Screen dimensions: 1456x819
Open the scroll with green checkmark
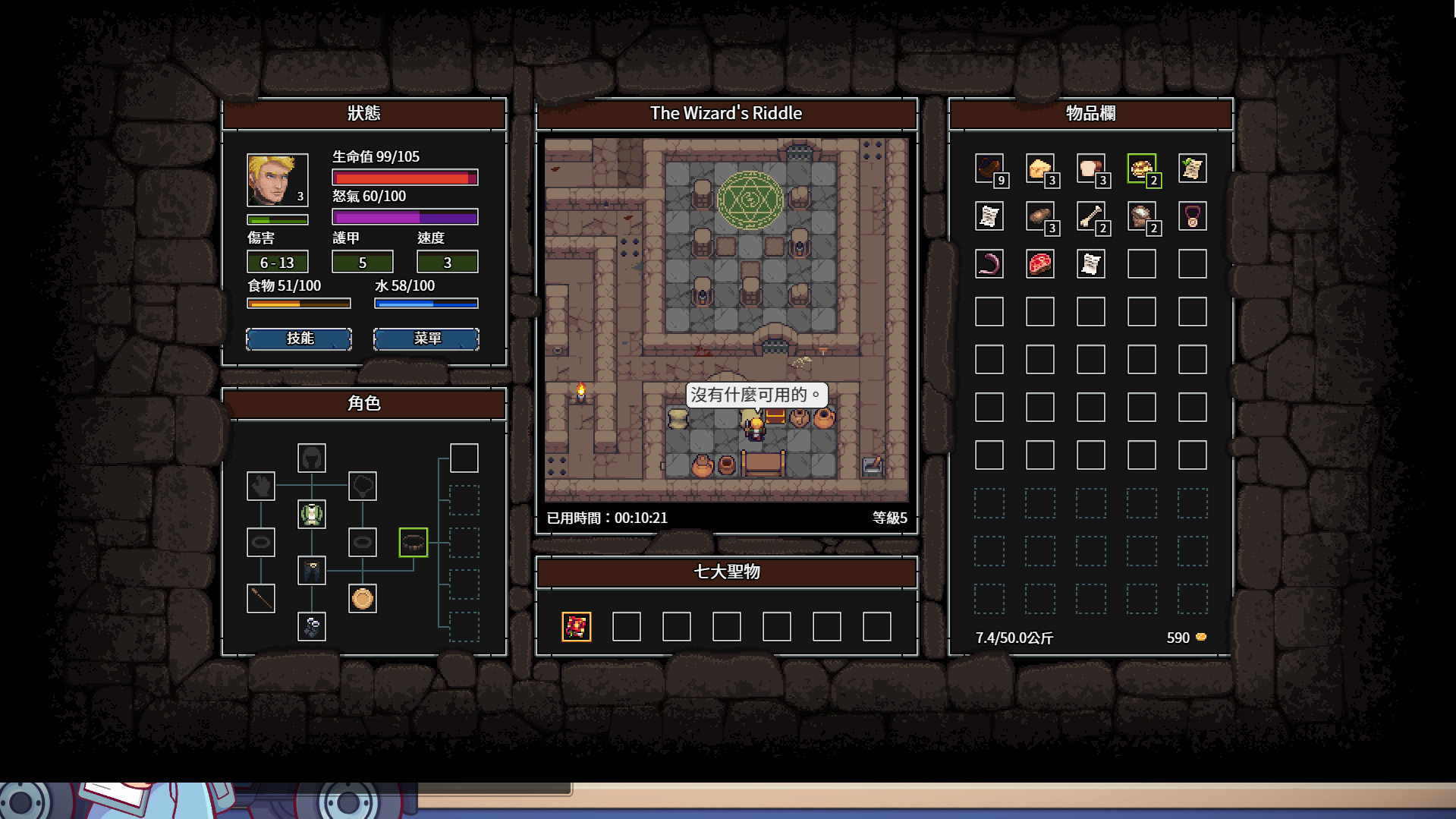click(1192, 169)
